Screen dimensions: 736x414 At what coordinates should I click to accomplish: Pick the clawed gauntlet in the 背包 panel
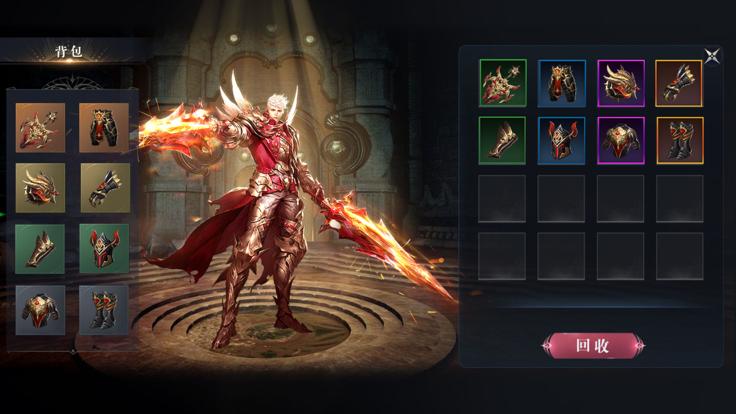[104, 187]
